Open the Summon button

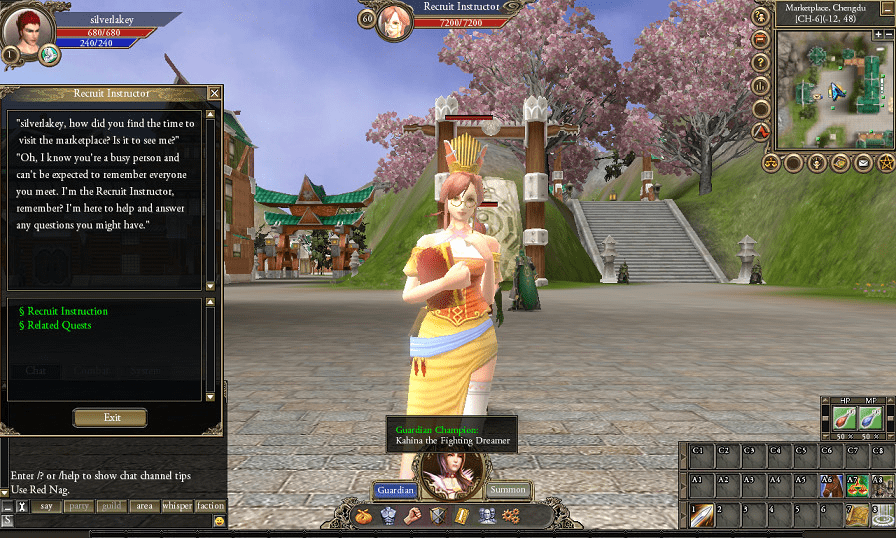pos(509,490)
